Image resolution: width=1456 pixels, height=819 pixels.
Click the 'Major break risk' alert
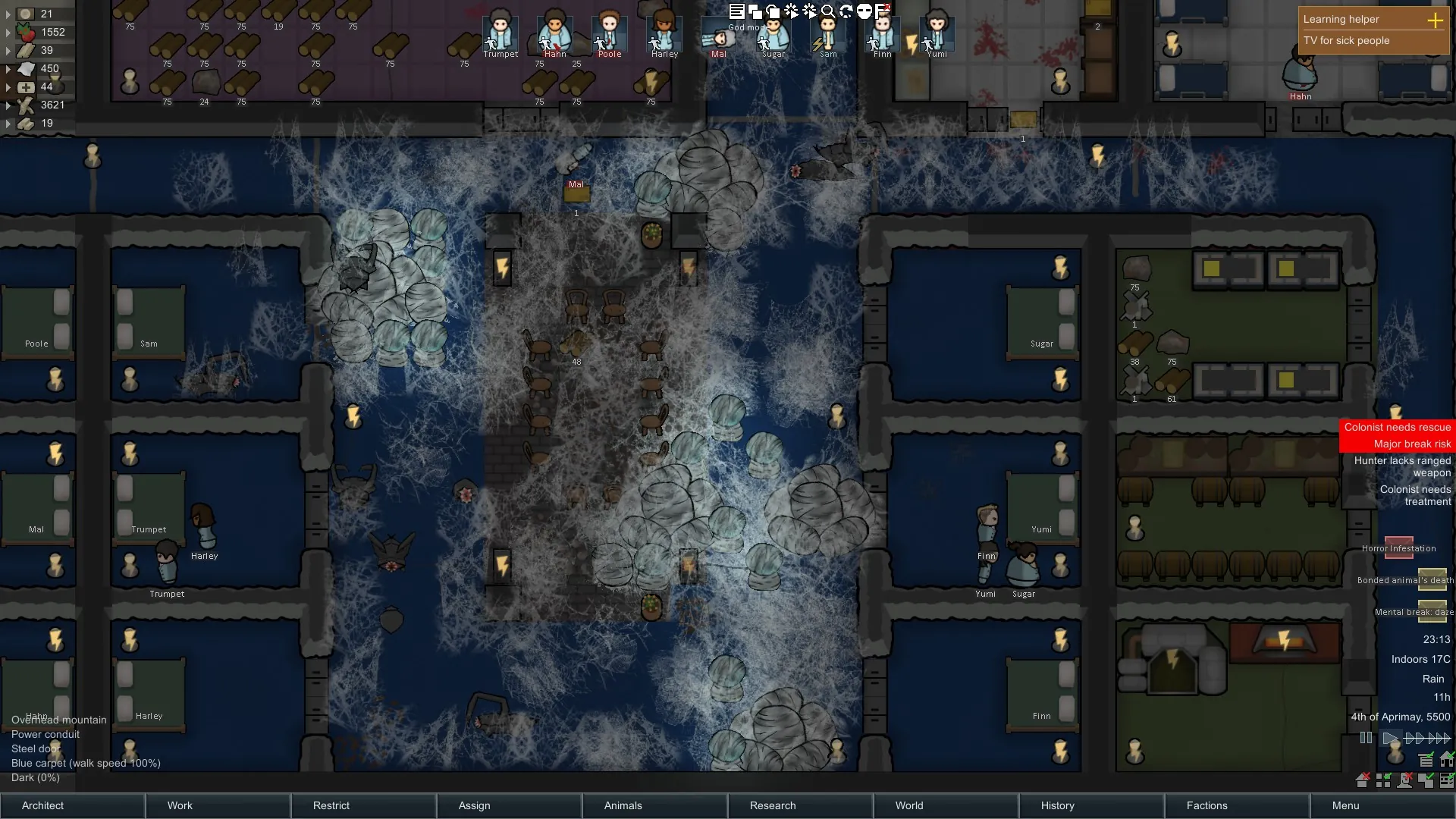[1411, 444]
